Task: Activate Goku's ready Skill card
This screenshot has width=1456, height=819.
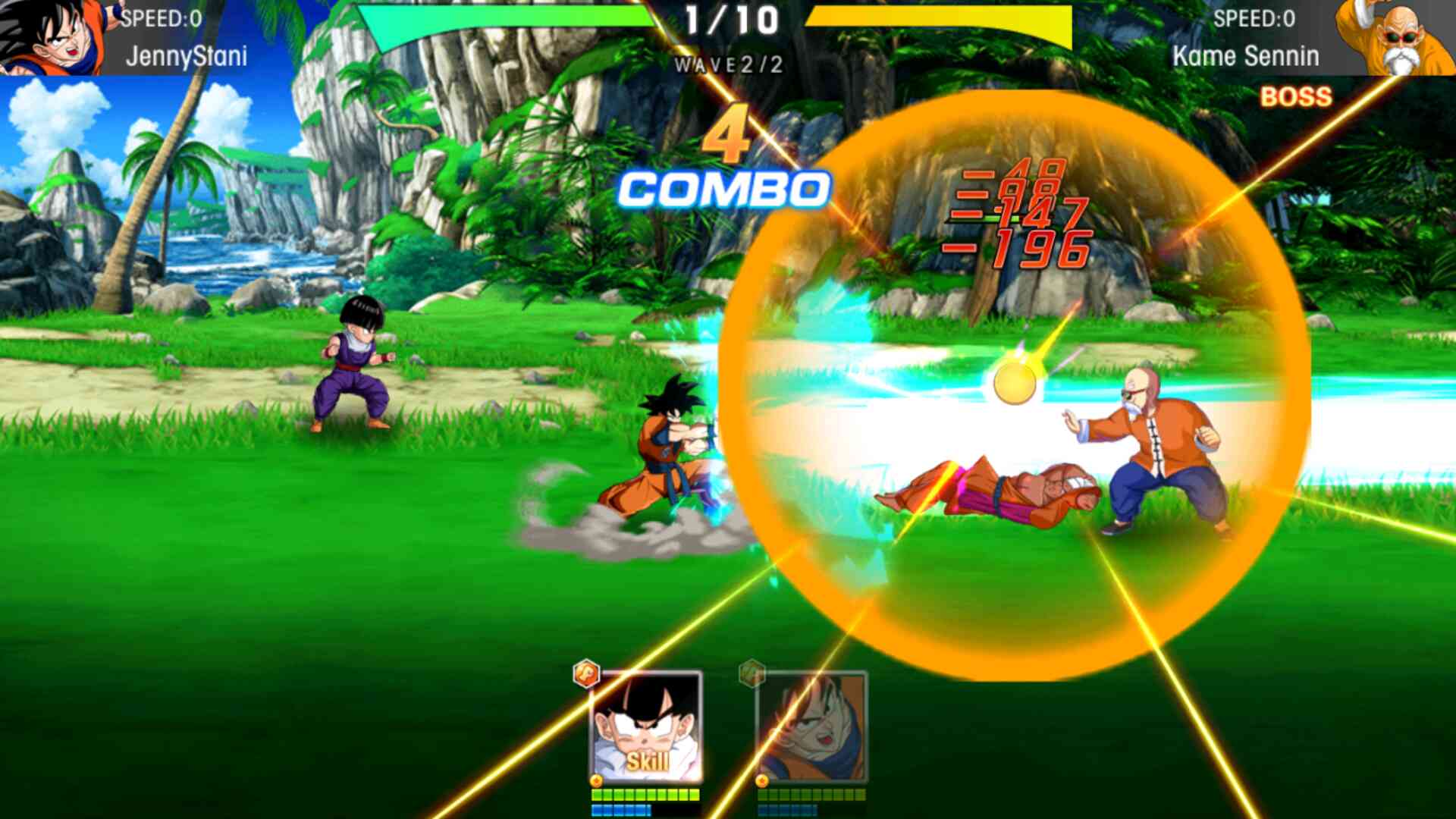Action: pyautogui.click(x=646, y=728)
